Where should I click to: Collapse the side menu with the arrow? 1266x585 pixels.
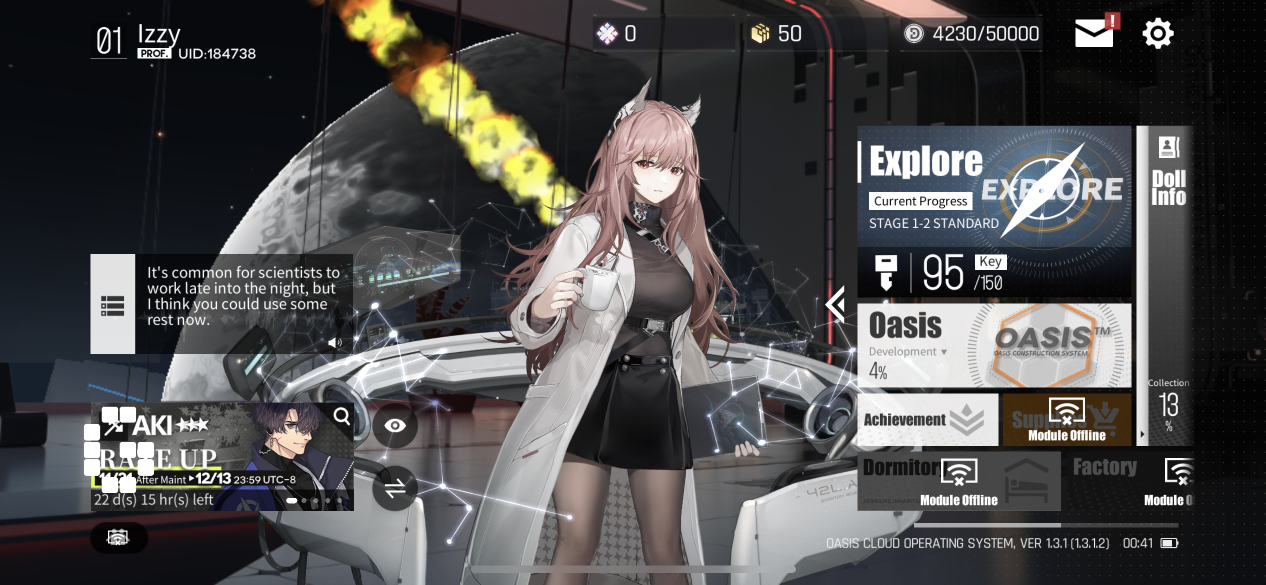[836, 304]
